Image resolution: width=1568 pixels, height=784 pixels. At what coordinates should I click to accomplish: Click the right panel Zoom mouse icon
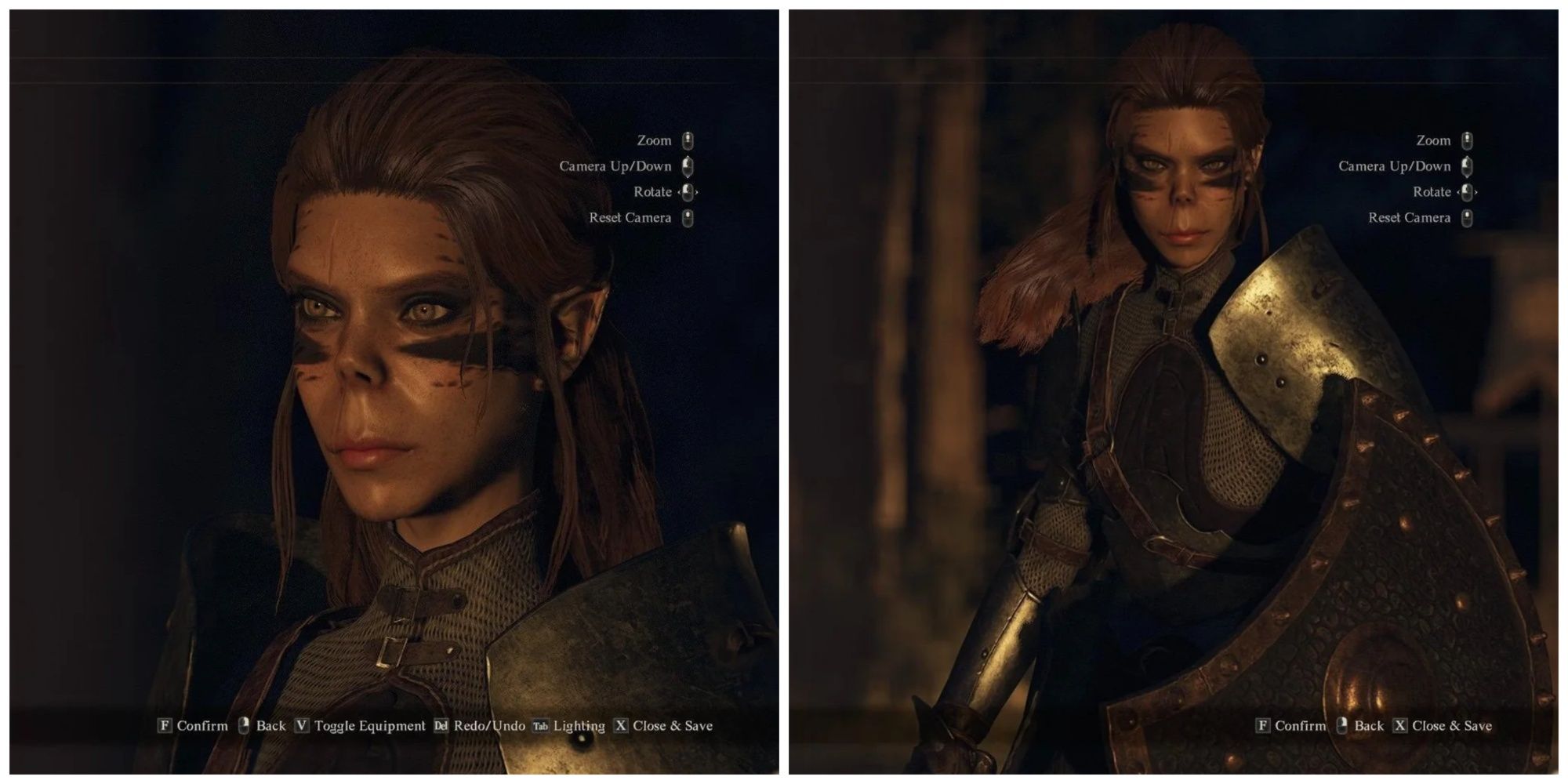pos(1468,141)
